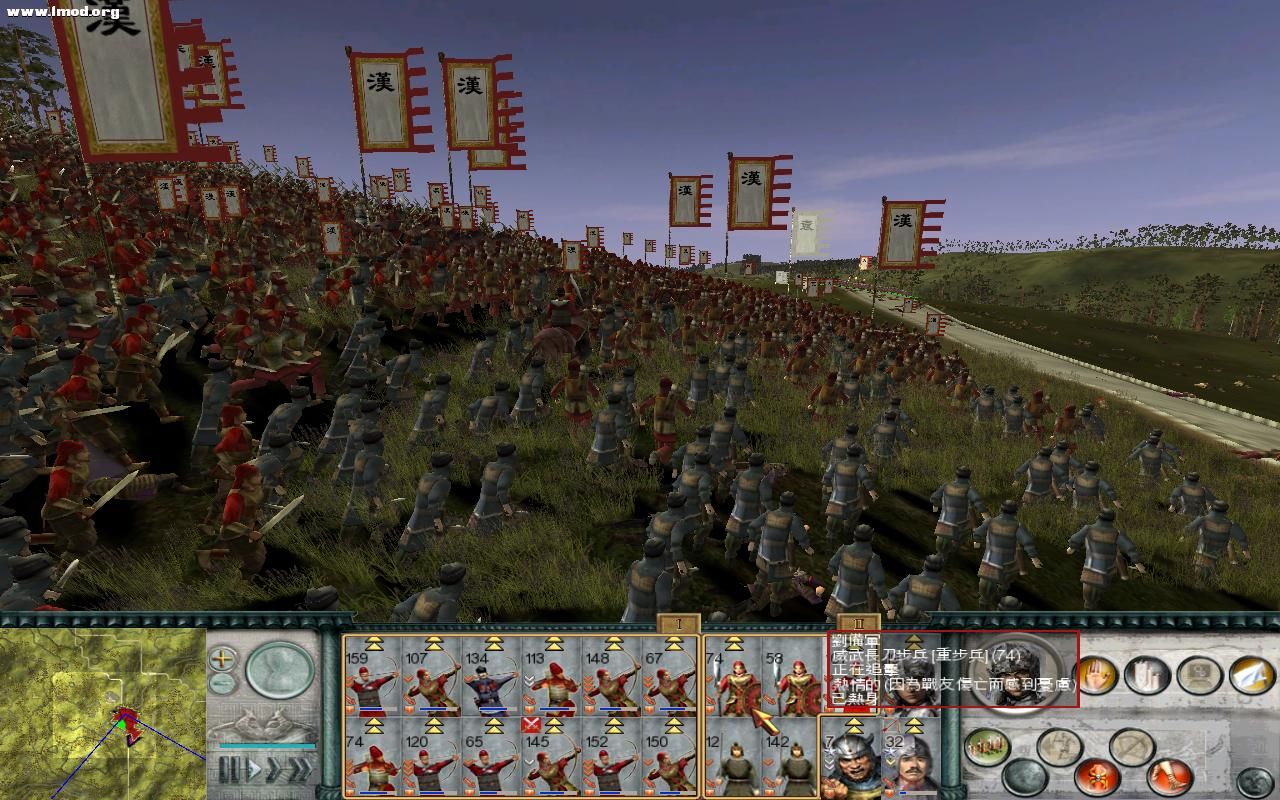Click the stone tablet icon in the command panel

(1199, 676)
